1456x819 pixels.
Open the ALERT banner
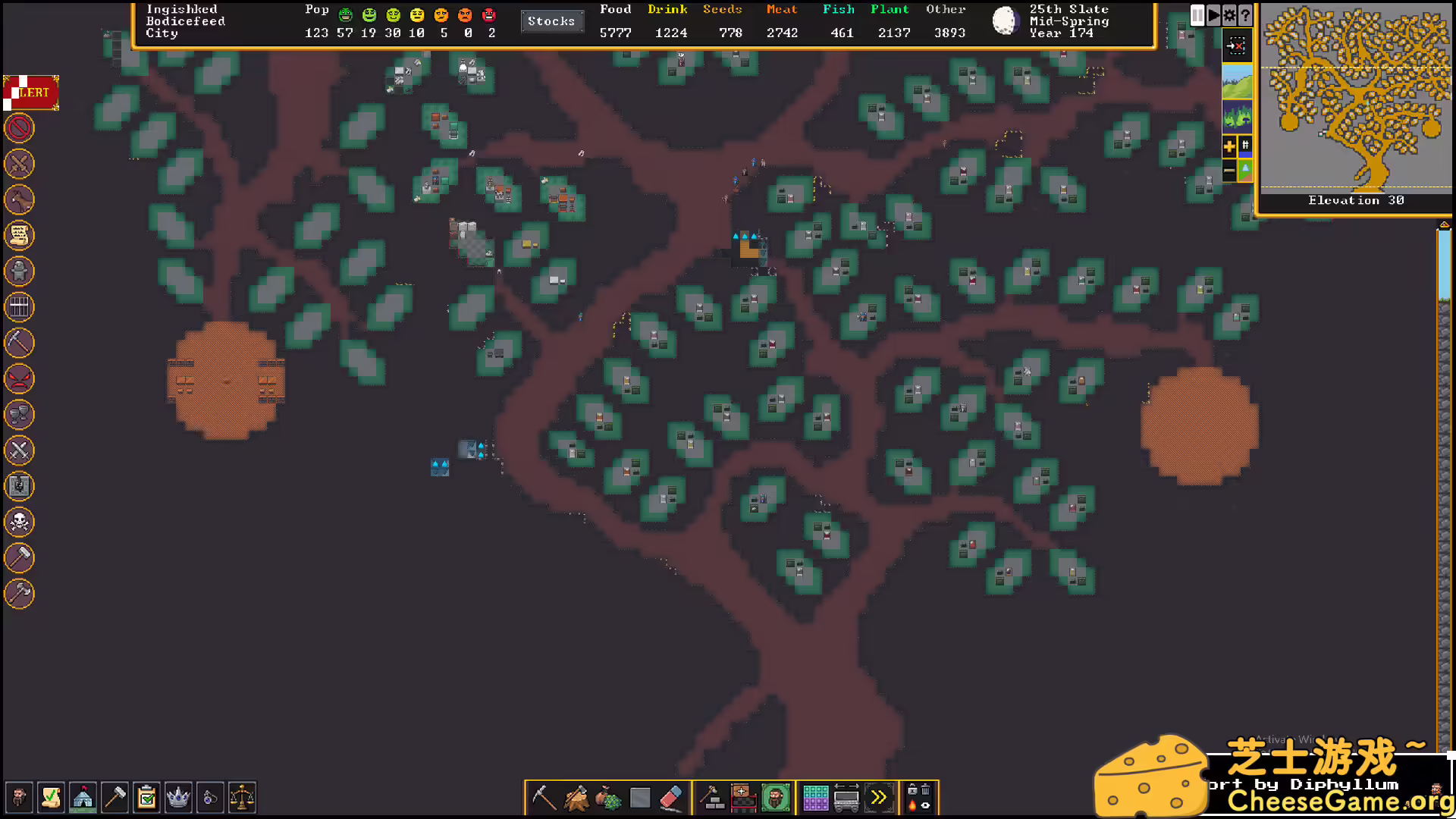click(x=30, y=93)
